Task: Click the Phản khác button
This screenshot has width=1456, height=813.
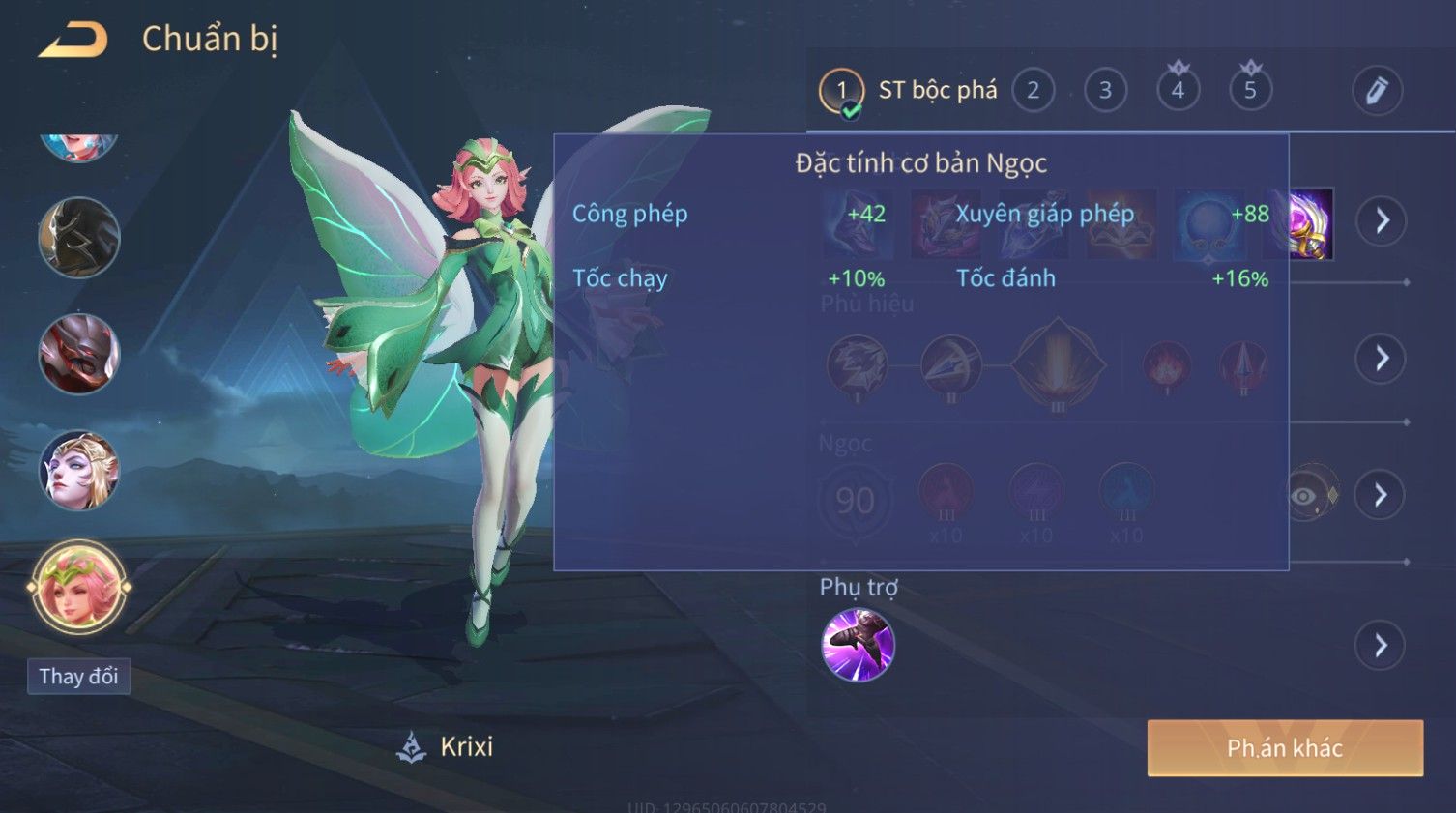Action: [x=1285, y=747]
